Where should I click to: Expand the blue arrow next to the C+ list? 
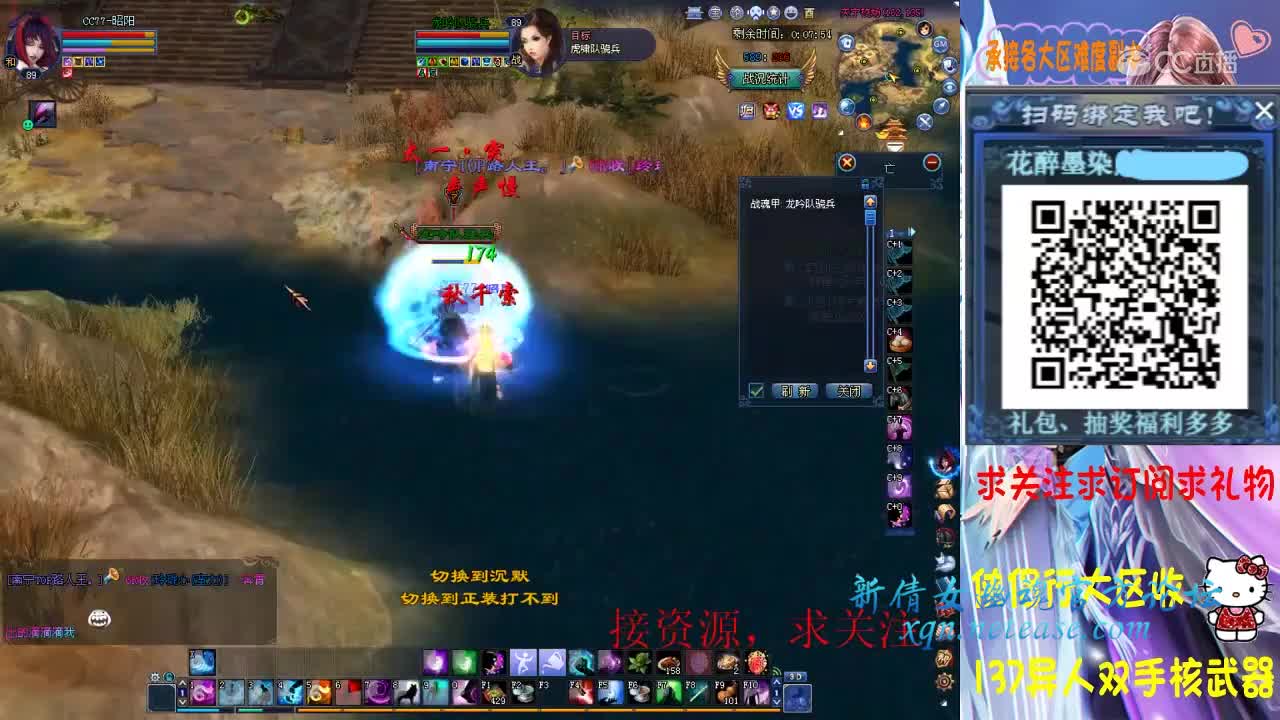[x=913, y=232]
